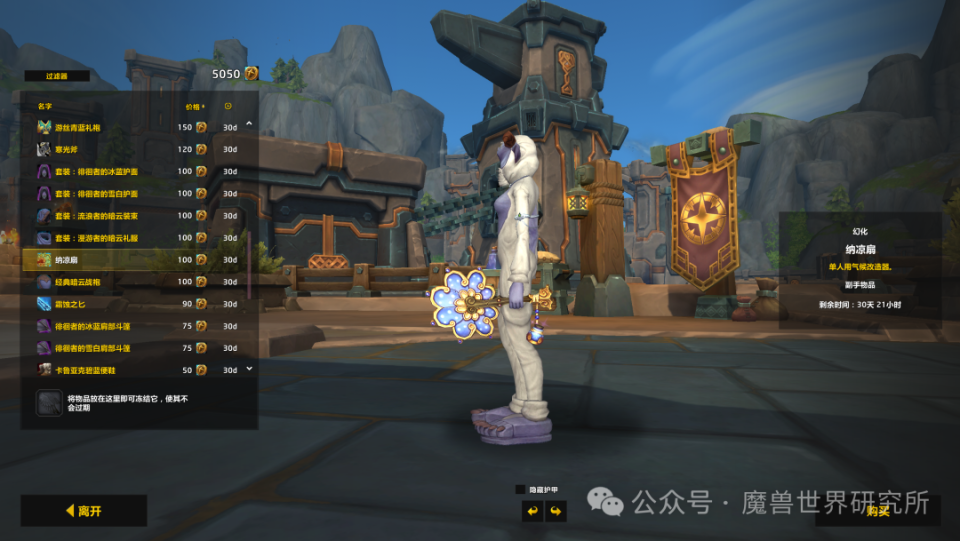Rotate the character preview left
960x541 pixels.
click(x=532, y=511)
